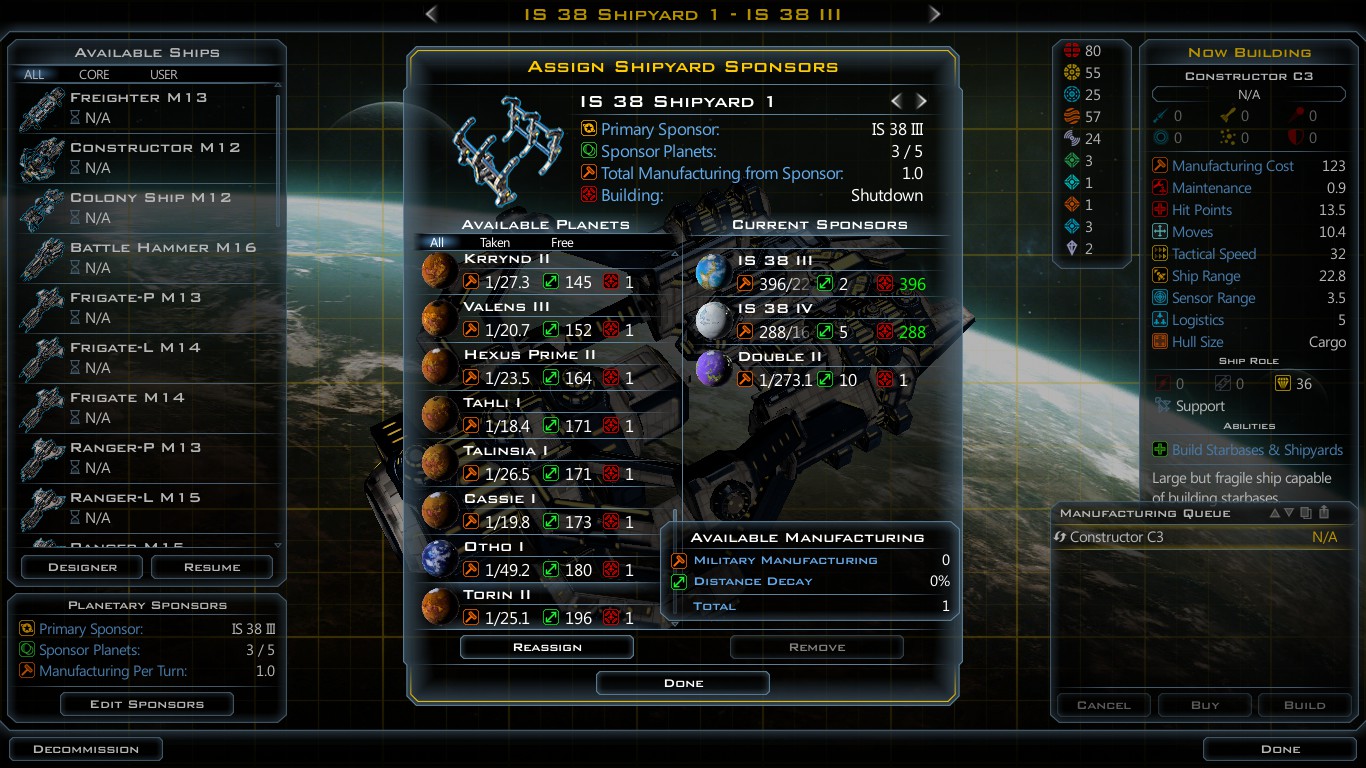Select the Resume button
Viewport: 1366px width, 768px height.
212,567
